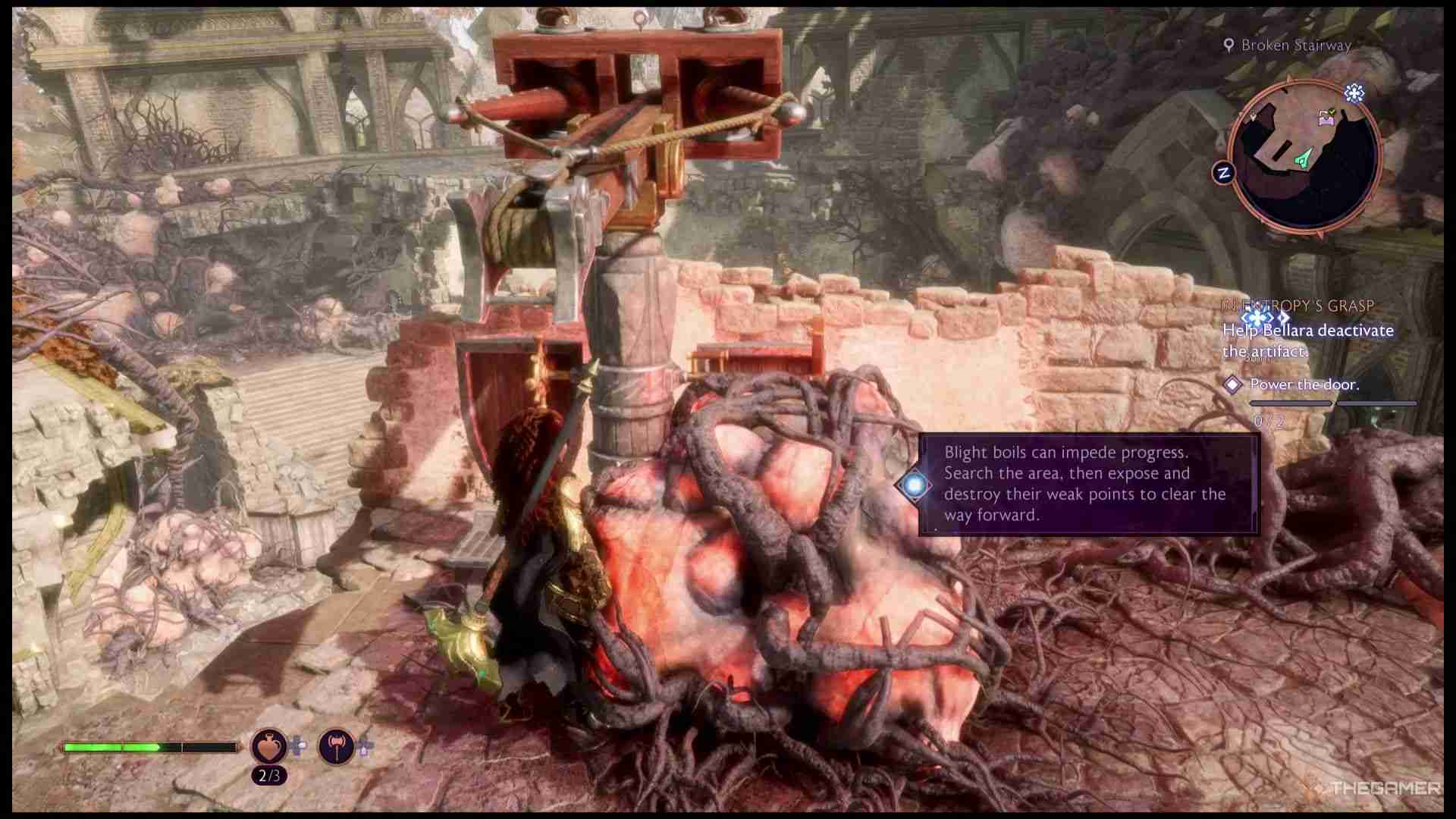Toggle the blue tutorial diamond on the popup
Viewport: 1456px width, 819px height.
(x=914, y=483)
